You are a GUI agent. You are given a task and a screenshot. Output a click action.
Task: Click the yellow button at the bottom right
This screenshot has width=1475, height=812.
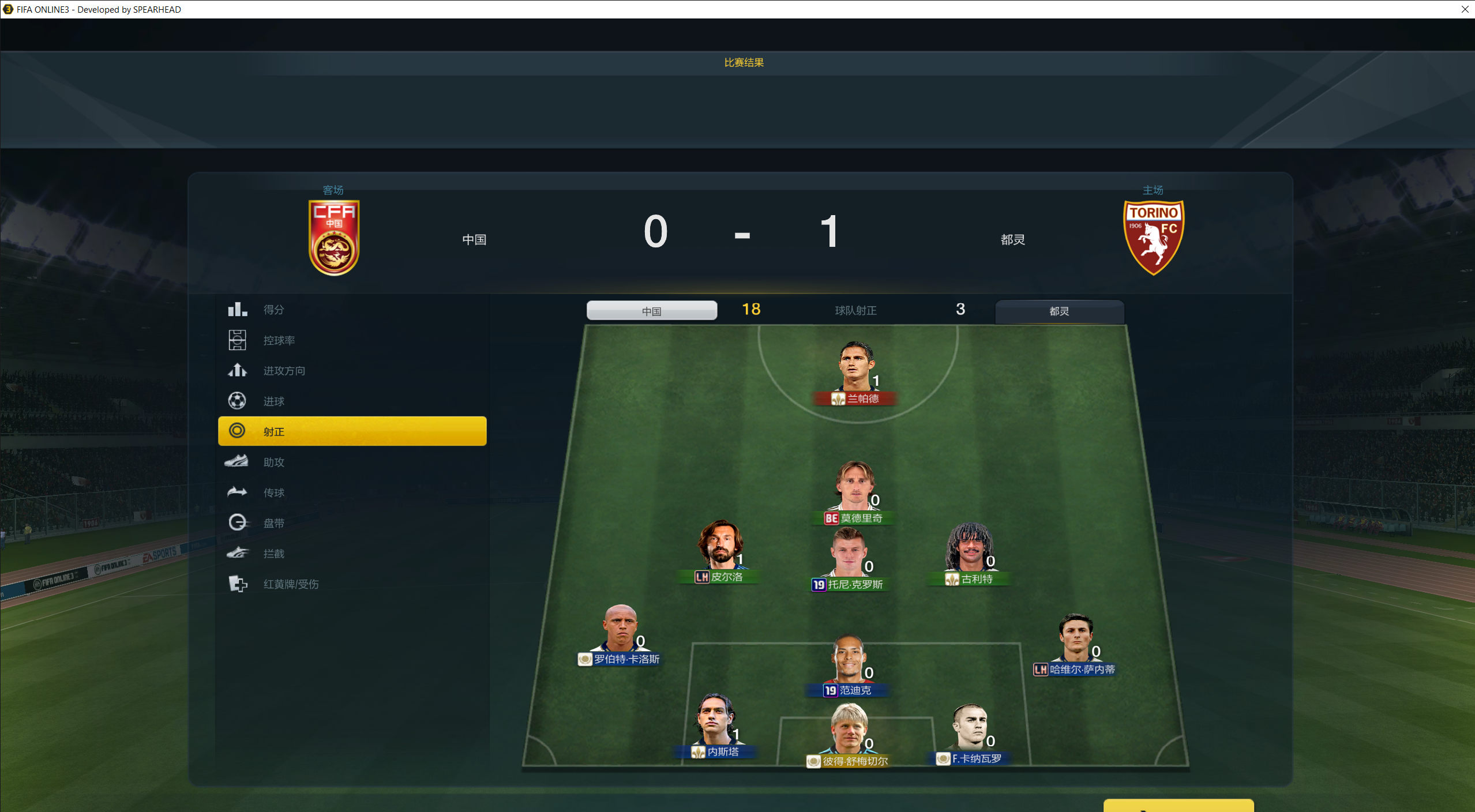point(1178,806)
